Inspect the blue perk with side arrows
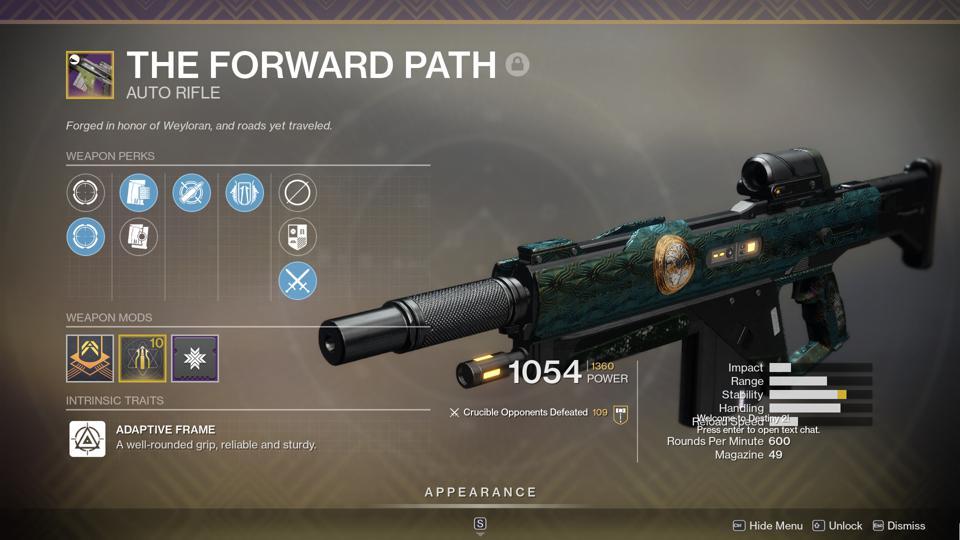960x540 pixels. [245, 192]
